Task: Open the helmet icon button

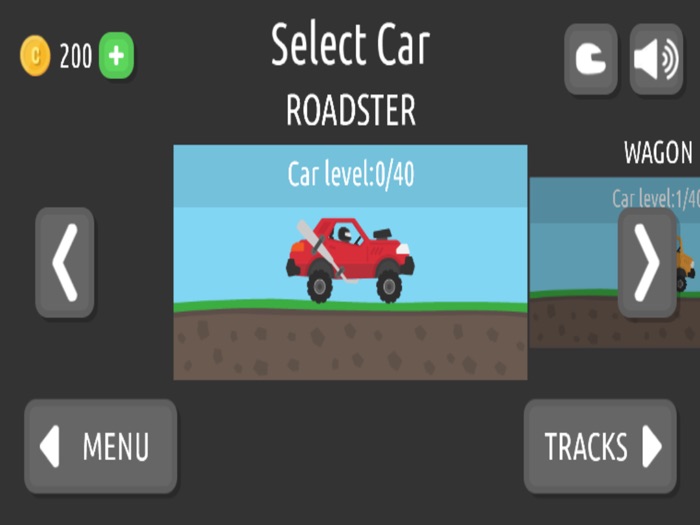Action: [590, 59]
